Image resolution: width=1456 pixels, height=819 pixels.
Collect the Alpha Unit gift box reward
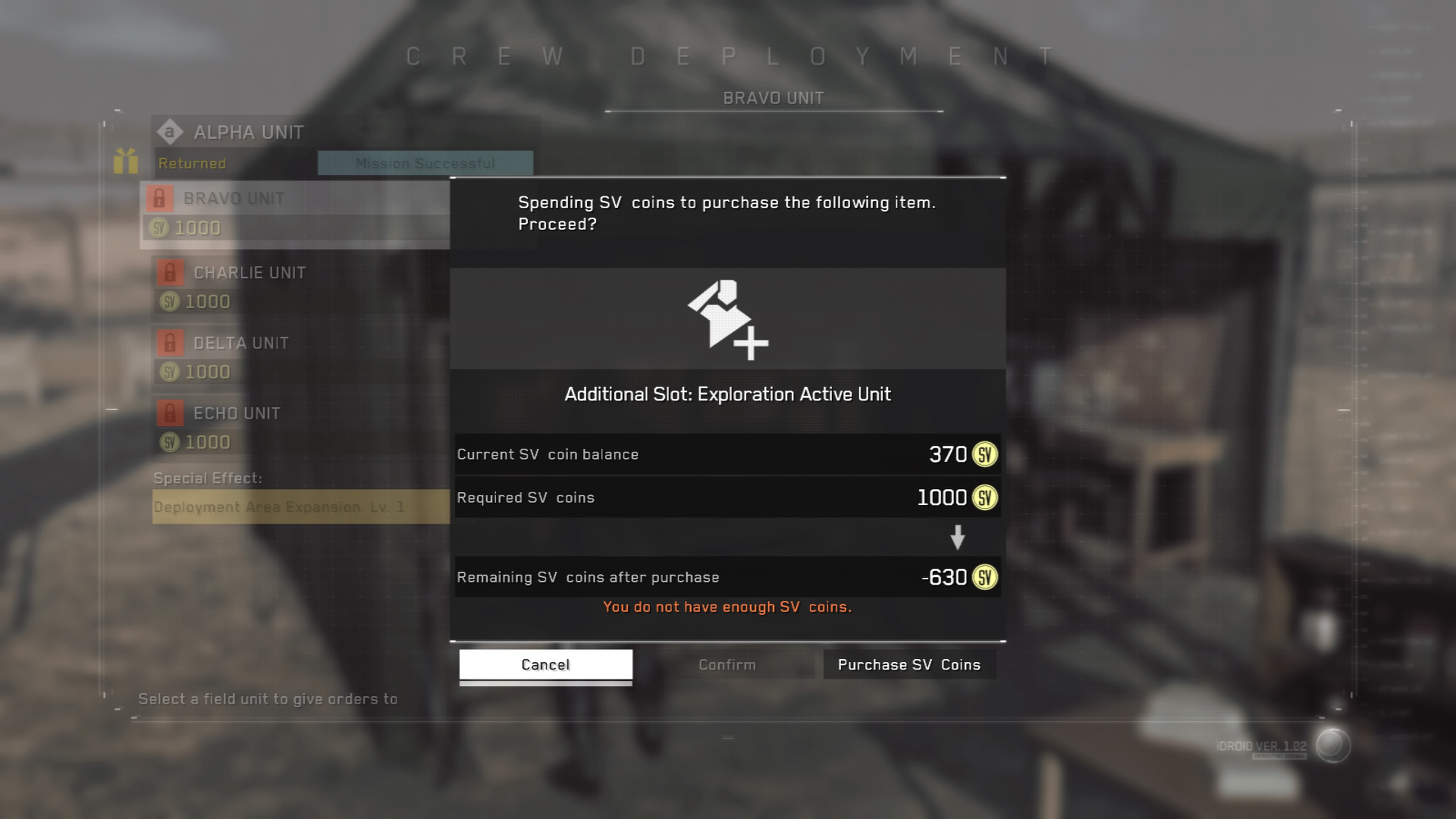(126, 161)
